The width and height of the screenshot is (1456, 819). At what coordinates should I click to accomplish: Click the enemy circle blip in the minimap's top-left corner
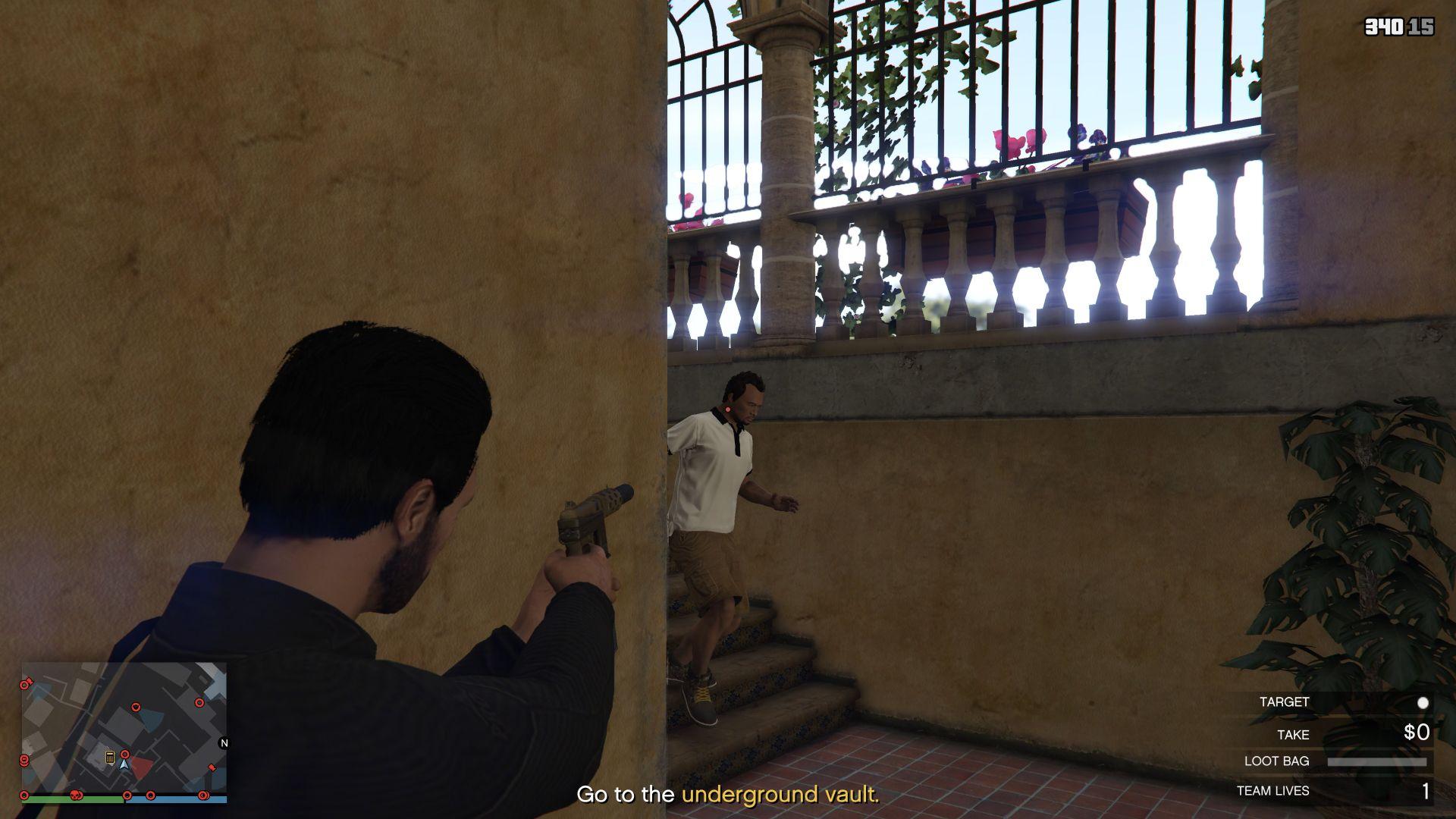click(24, 684)
